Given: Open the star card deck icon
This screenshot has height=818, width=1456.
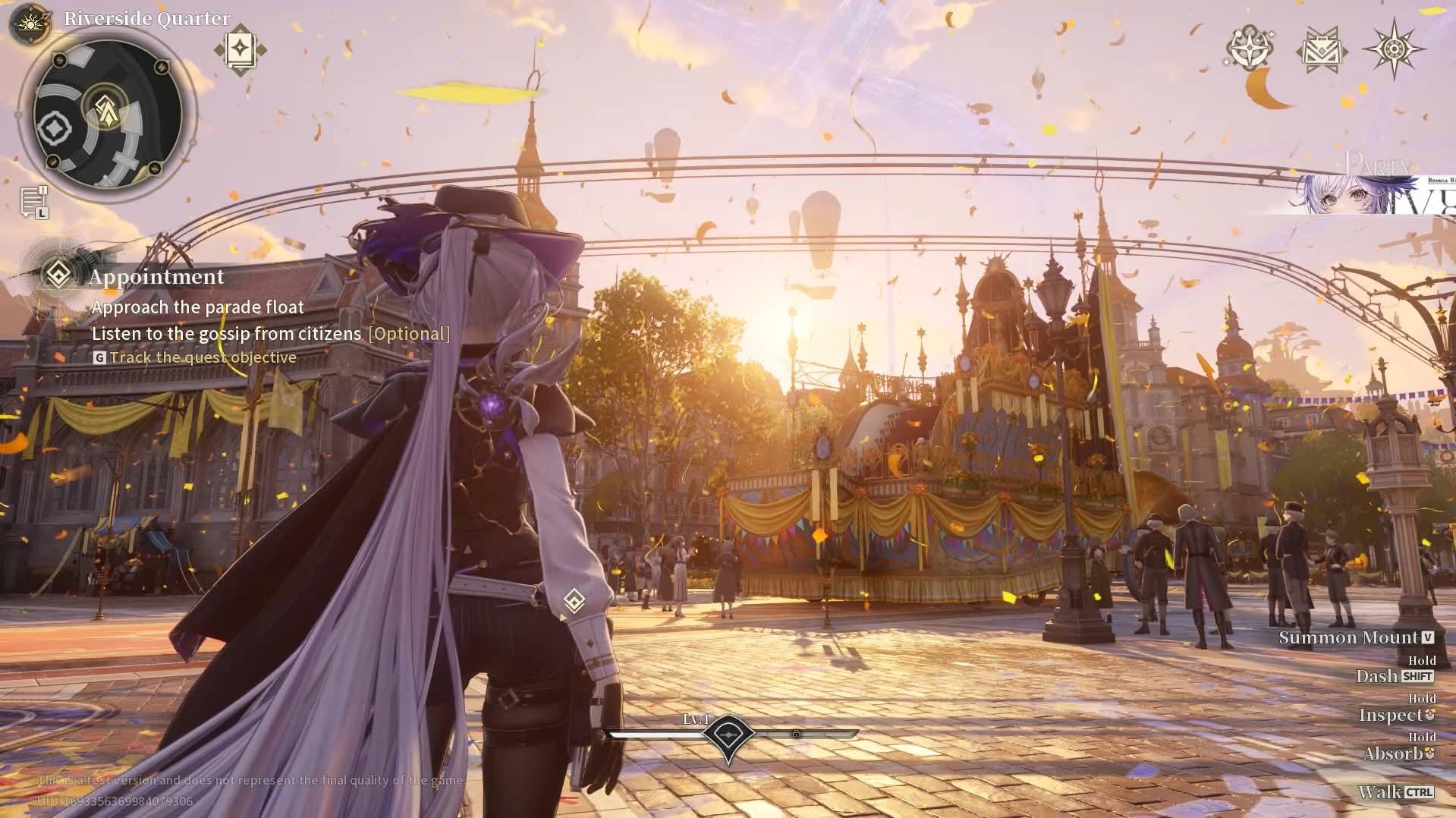Looking at the screenshot, I should click(x=240, y=50).
